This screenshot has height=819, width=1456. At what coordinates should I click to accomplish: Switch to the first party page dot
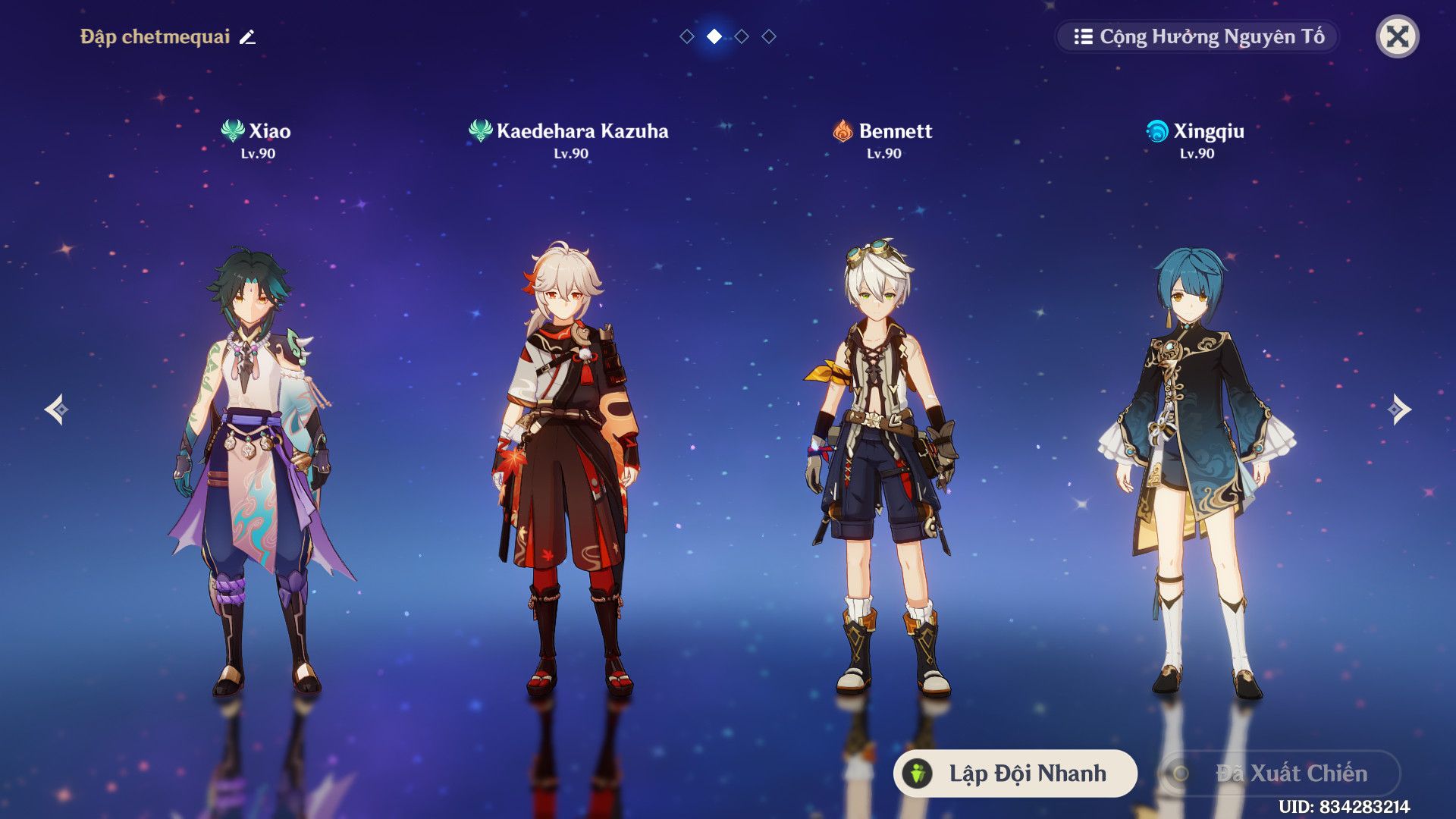pos(687,36)
